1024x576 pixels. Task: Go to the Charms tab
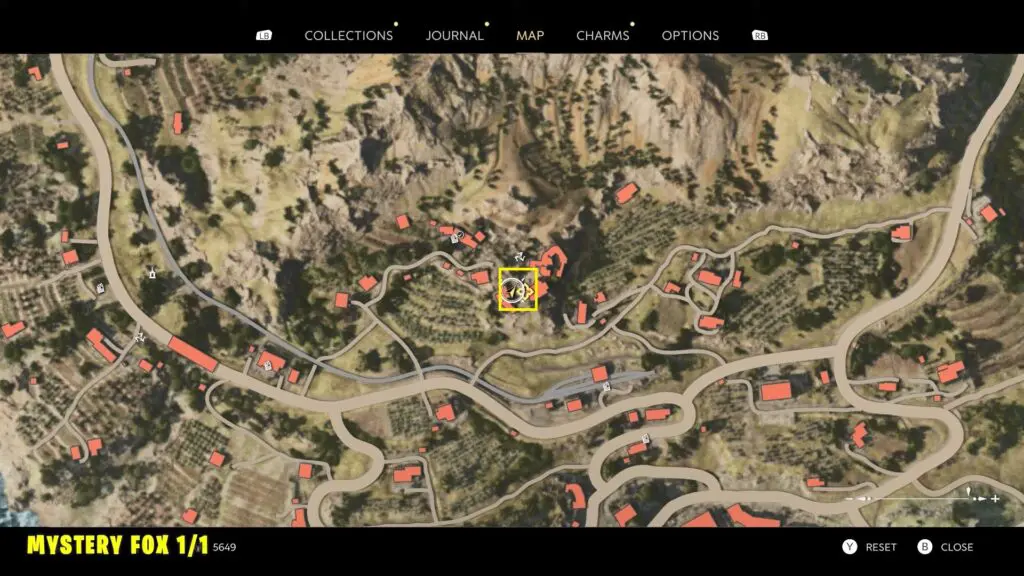[x=602, y=35]
